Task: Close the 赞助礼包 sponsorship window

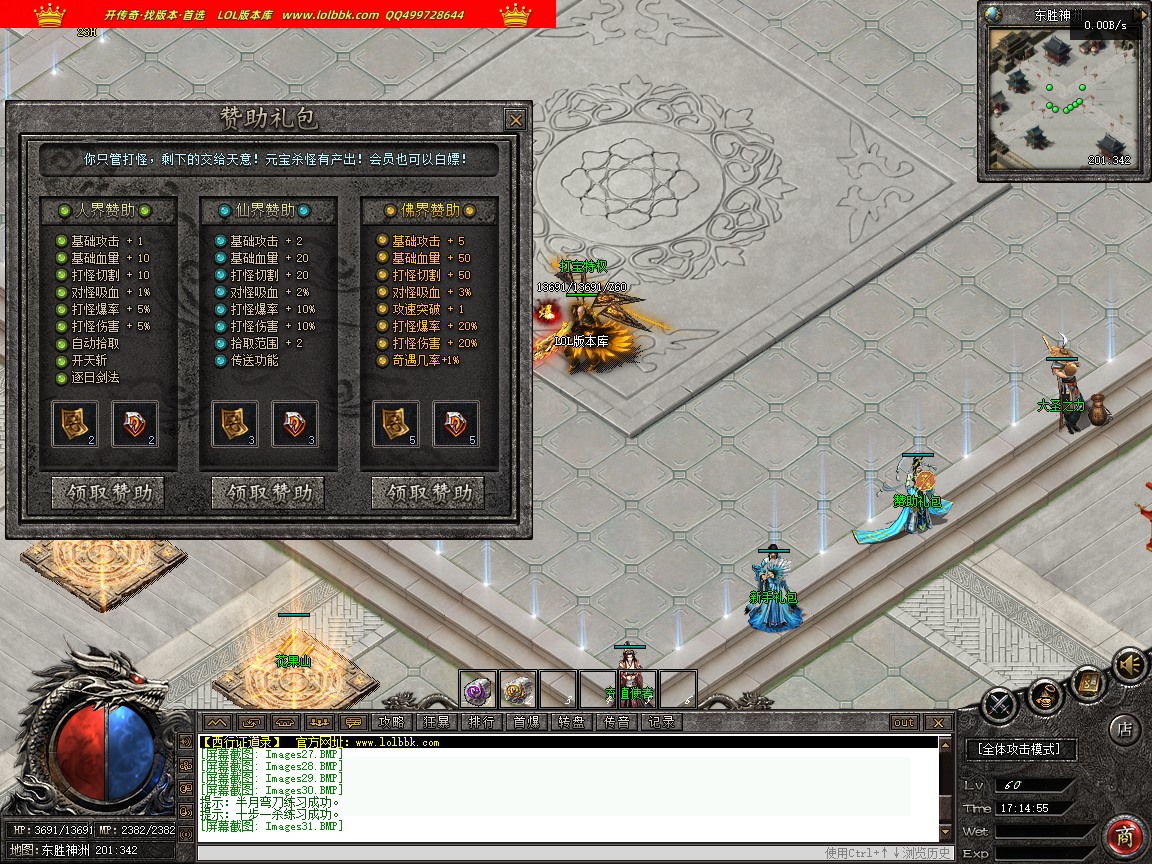Action: 516,120
